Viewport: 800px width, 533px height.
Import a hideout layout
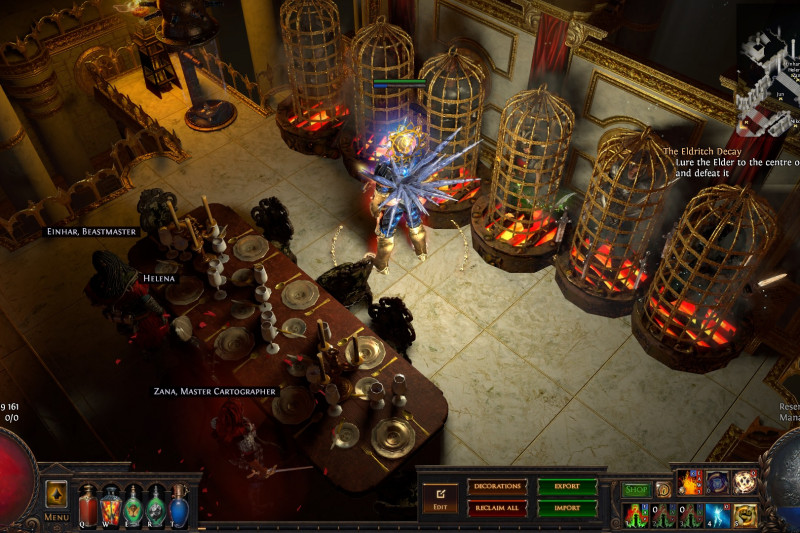[567, 508]
